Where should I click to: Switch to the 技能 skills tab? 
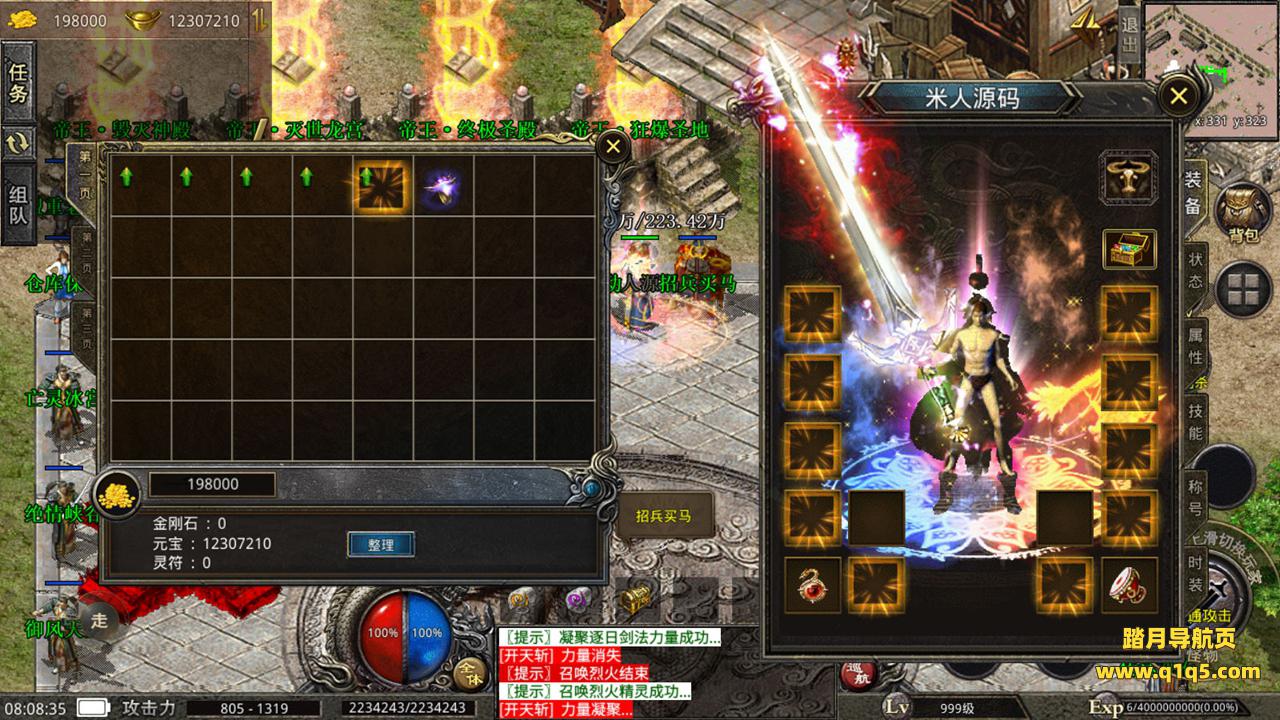click(1196, 421)
